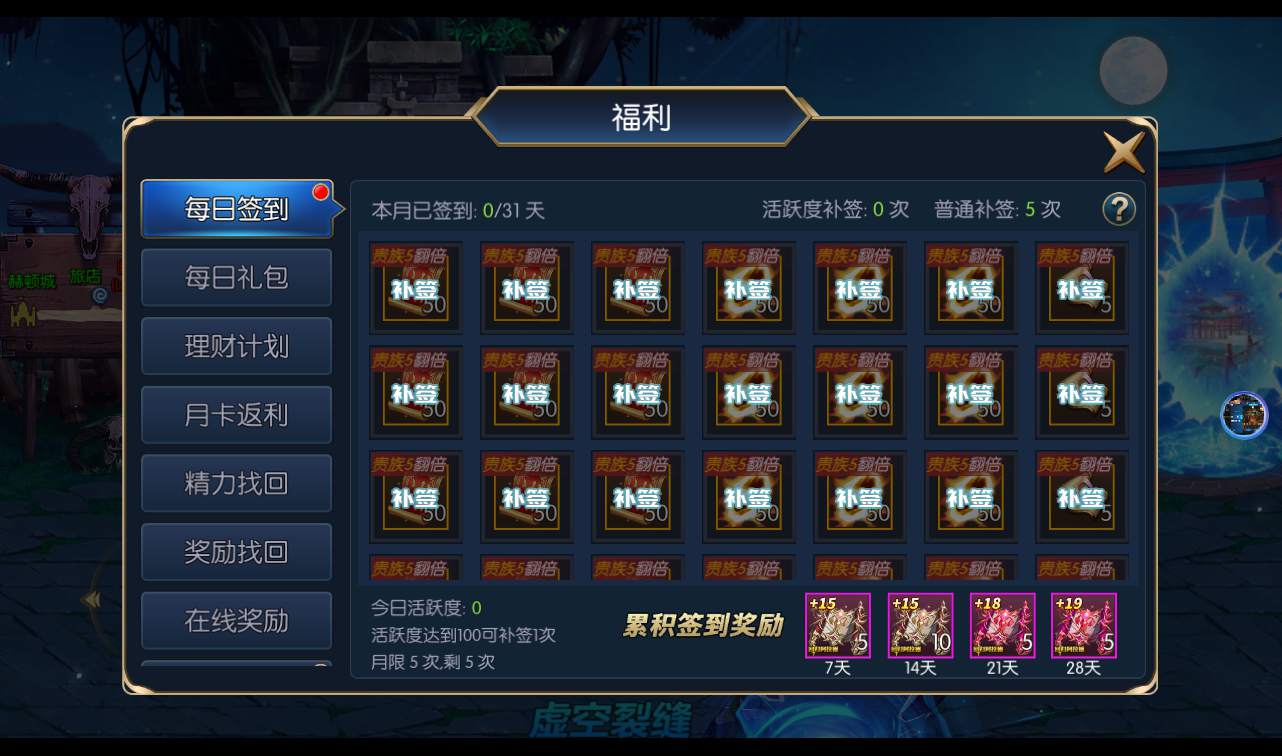Screen dimensions: 1282x756
Task: Open the question mark help button
Action: (1119, 209)
